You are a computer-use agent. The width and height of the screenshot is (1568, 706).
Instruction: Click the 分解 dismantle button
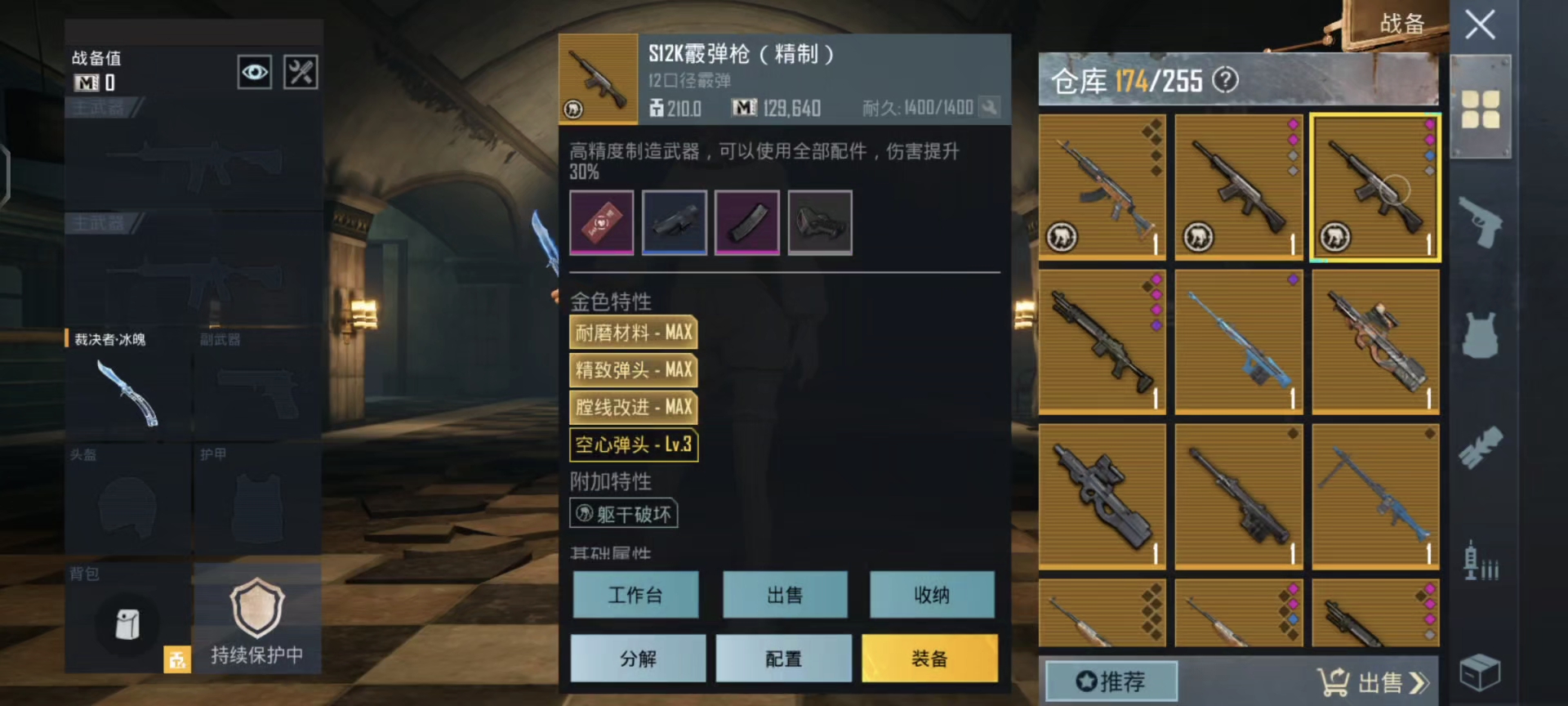(x=638, y=658)
